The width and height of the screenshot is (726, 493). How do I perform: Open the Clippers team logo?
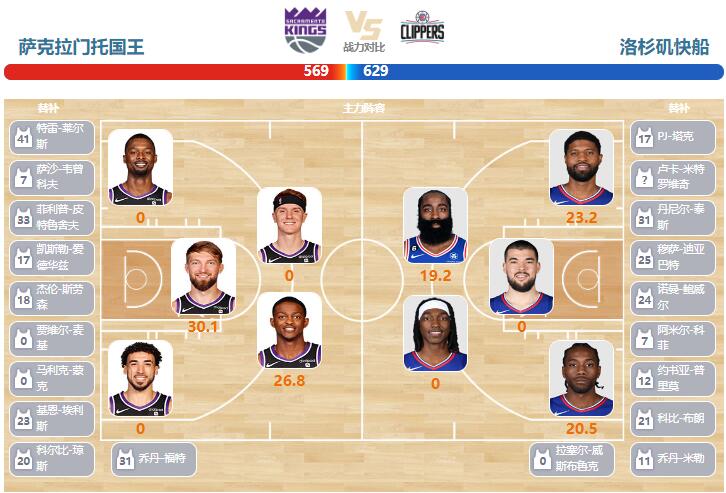(x=422, y=30)
